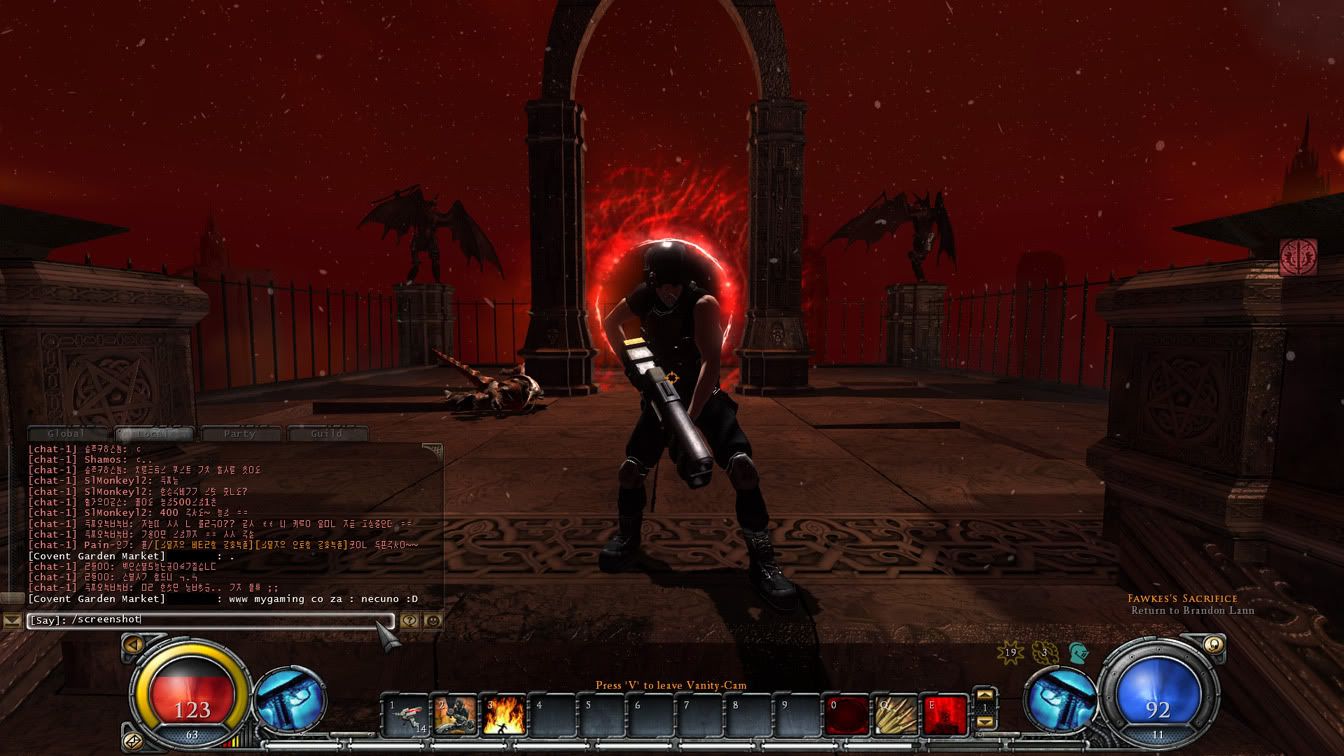Click the hotbar page down arrow

tap(985, 723)
